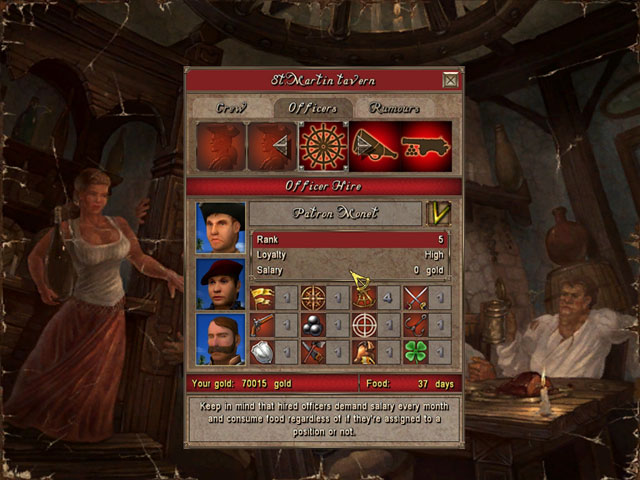Pick the officer portrait with red beret
Viewport: 640px width, 480px height.
220,283
